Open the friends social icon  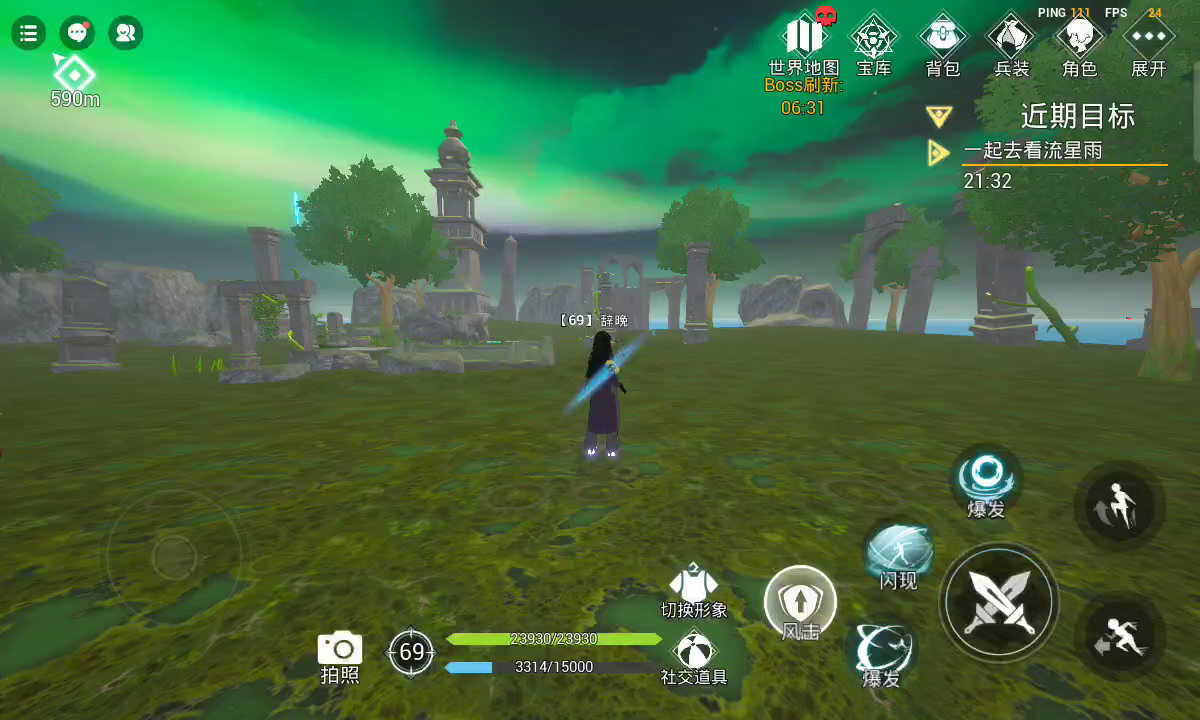[x=125, y=33]
